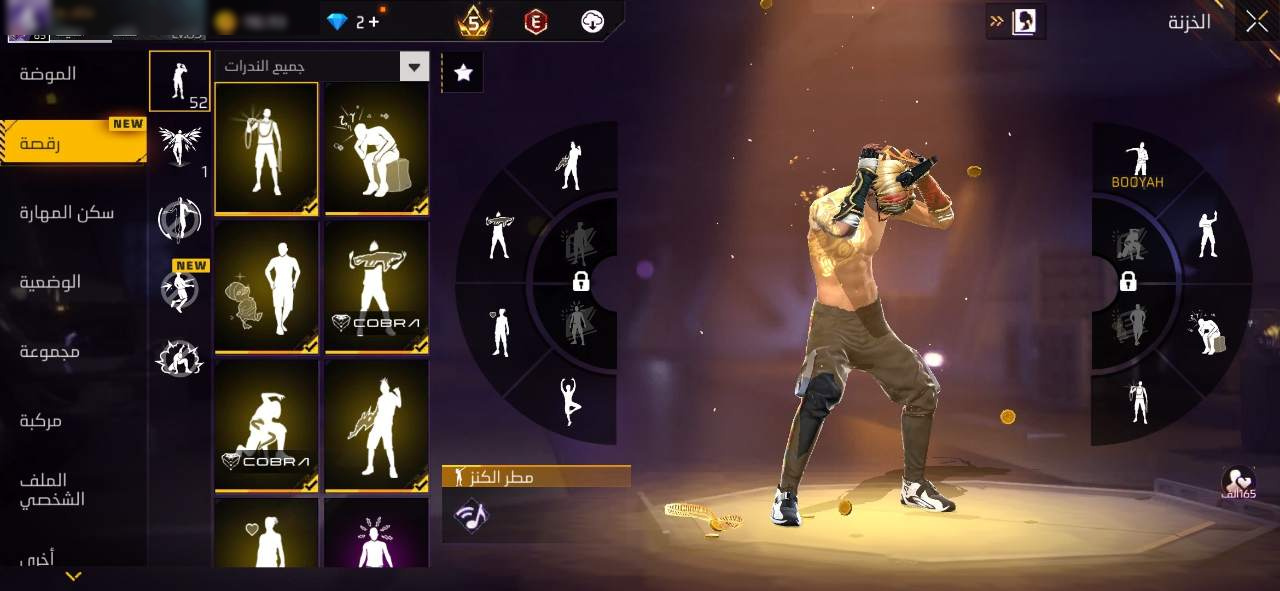1280x591 pixels.
Task: Go to the مجموعة (Collection) category
Action: point(50,351)
